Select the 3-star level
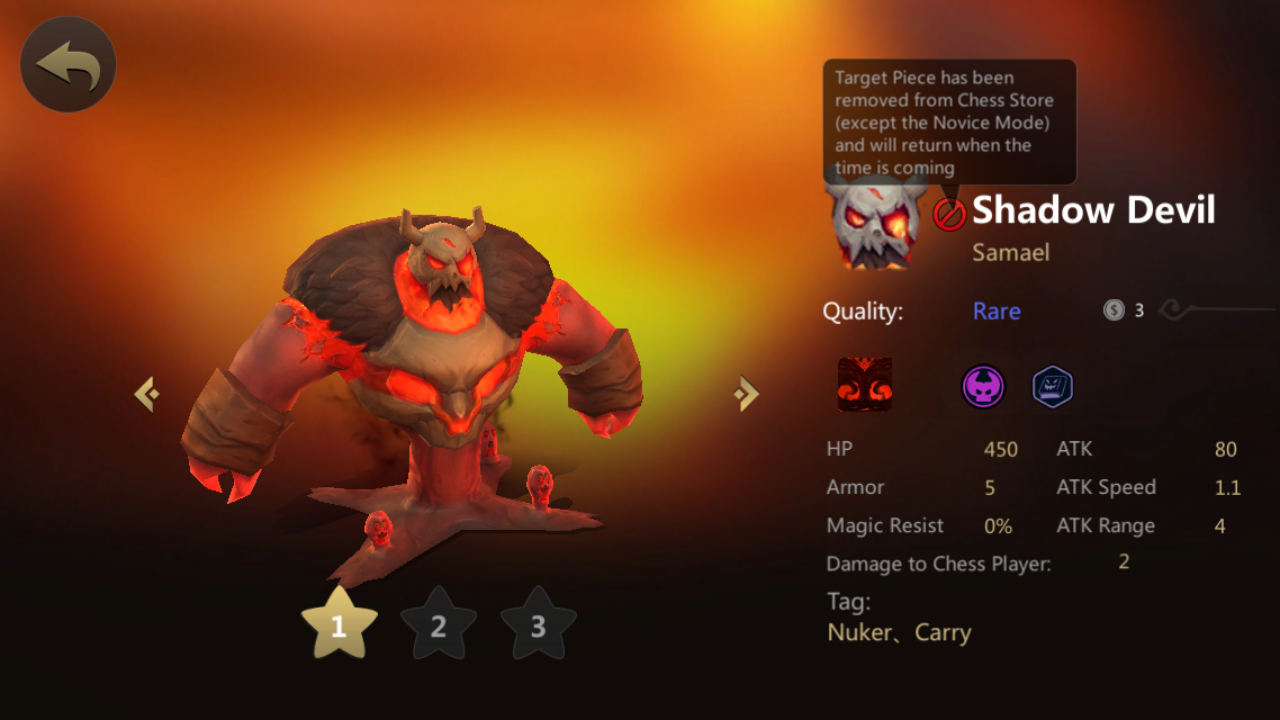Screen dimensions: 1280x720 pyautogui.click(x=538, y=625)
